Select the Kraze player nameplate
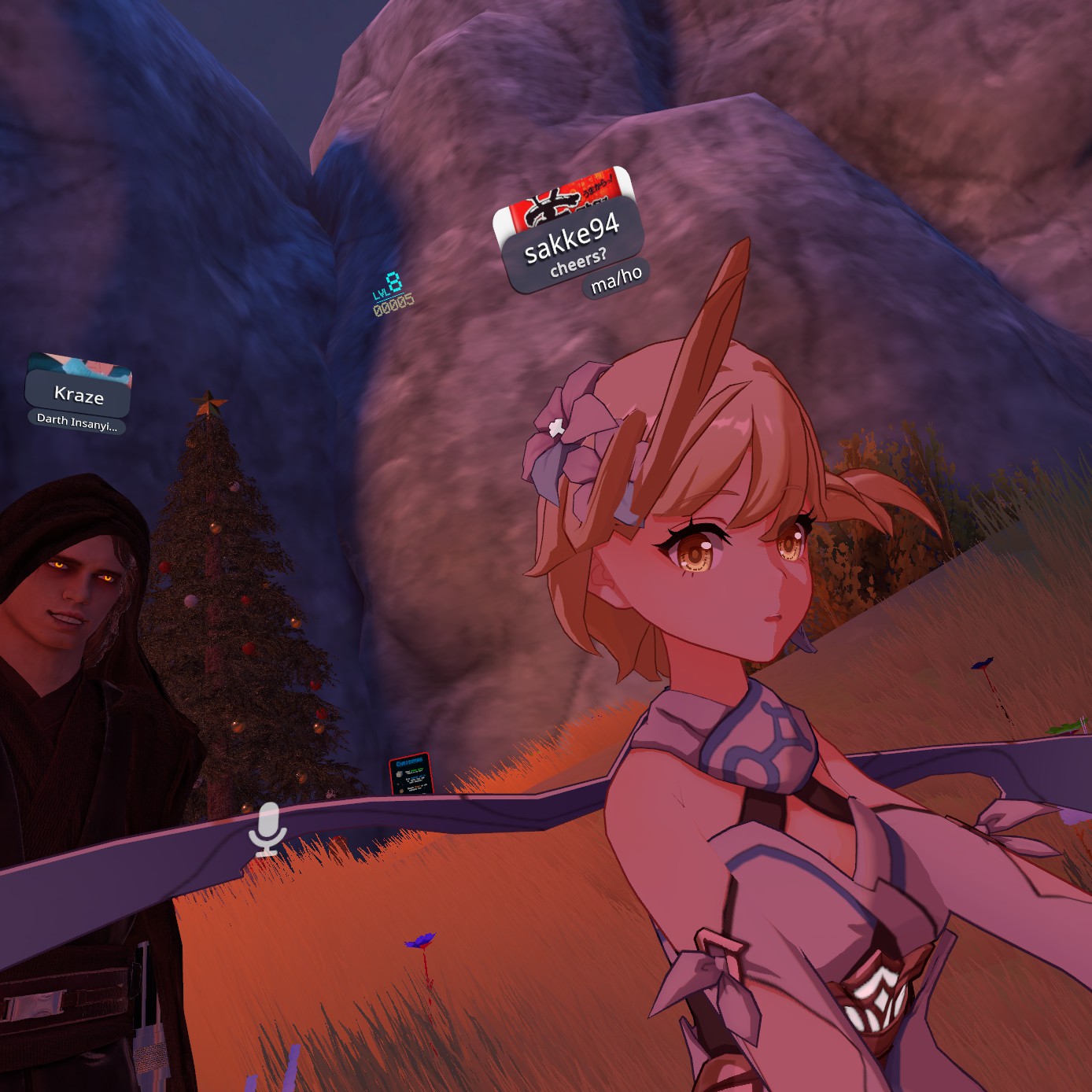 pyautogui.click(x=79, y=393)
